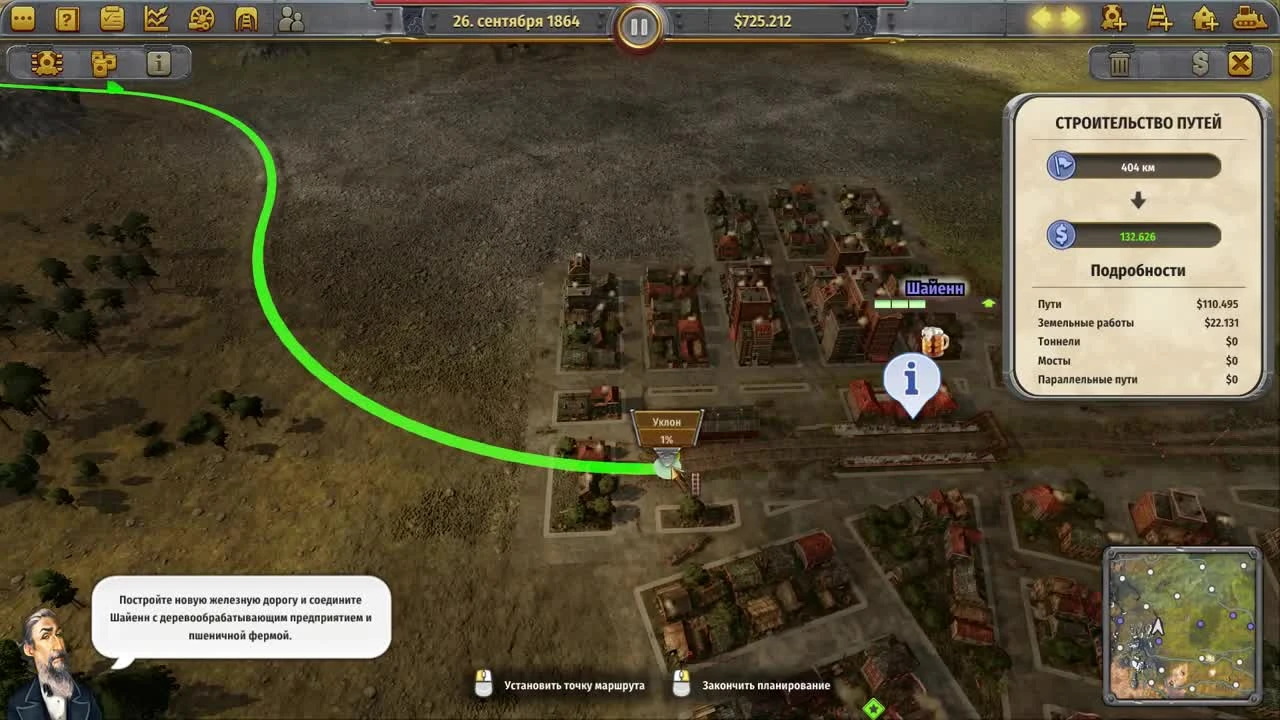Cancel construction with the yellow X button

(1238, 62)
